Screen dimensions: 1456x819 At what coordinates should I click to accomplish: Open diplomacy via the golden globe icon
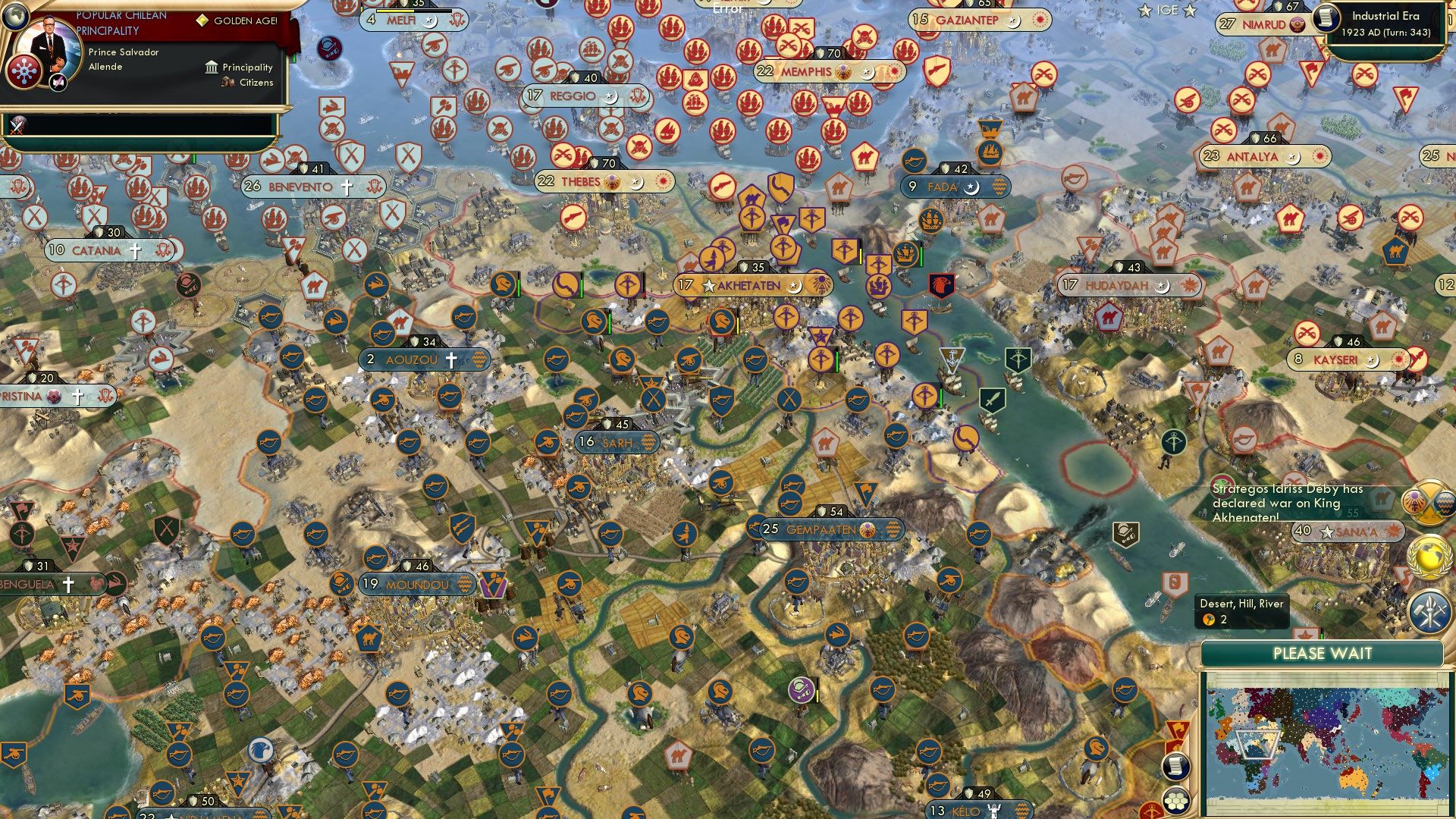[1431, 557]
